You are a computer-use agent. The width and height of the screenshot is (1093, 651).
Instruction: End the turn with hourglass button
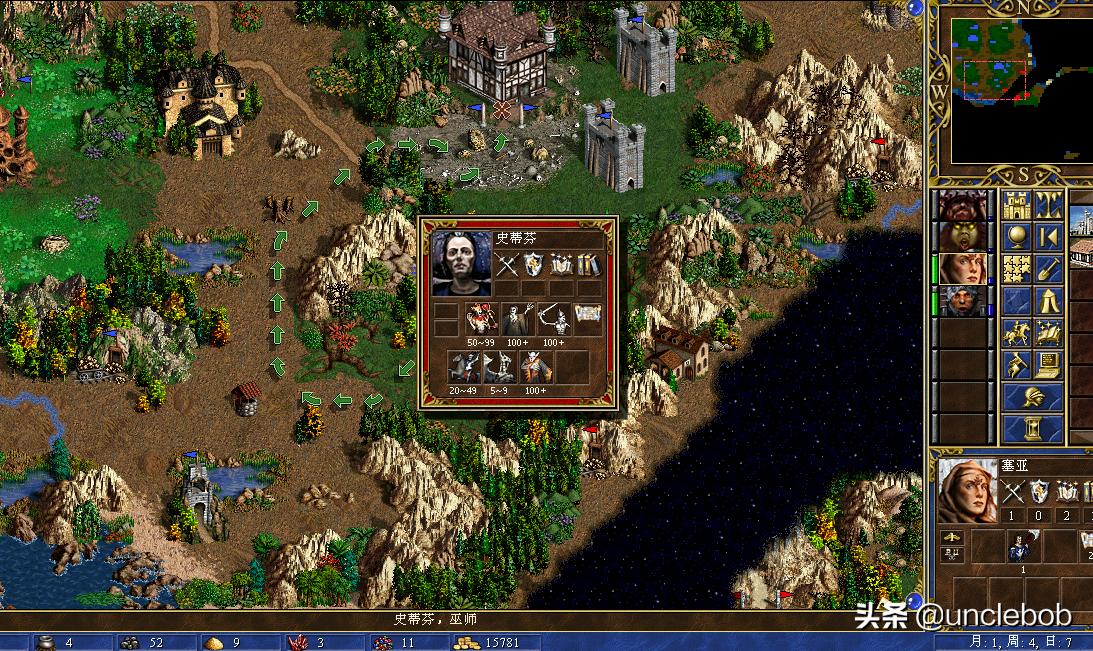tap(1032, 430)
